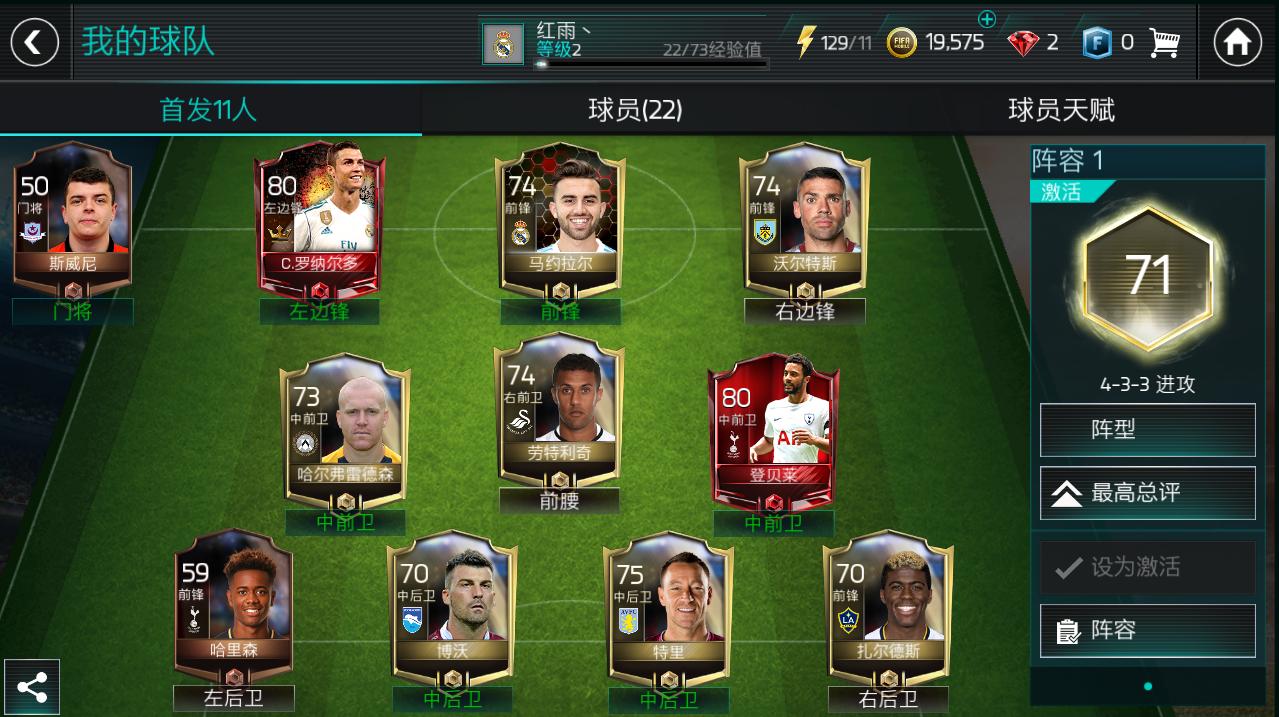
Task: Open the 阵容 squad list
Action: point(1147,631)
